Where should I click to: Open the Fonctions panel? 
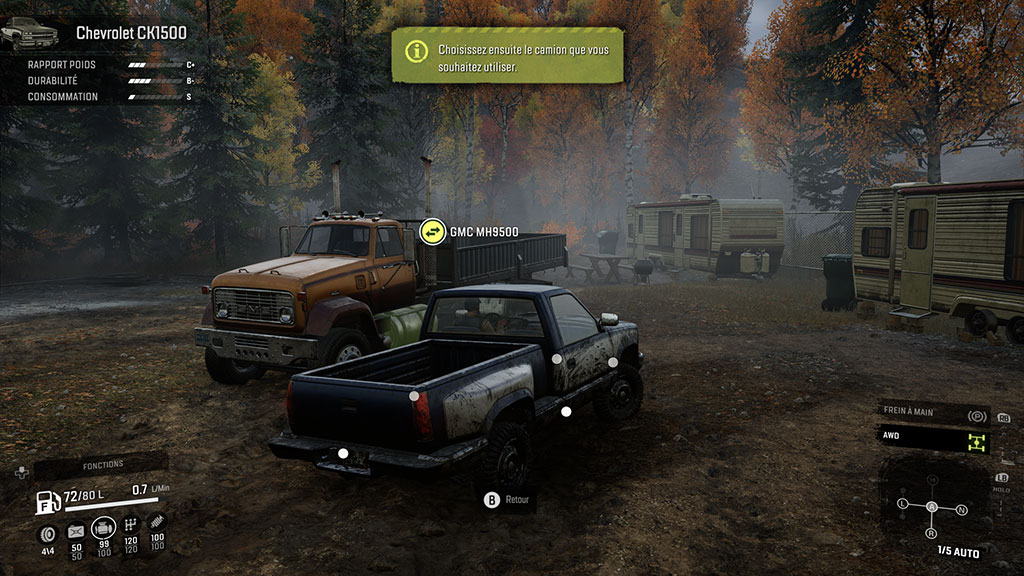click(103, 464)
